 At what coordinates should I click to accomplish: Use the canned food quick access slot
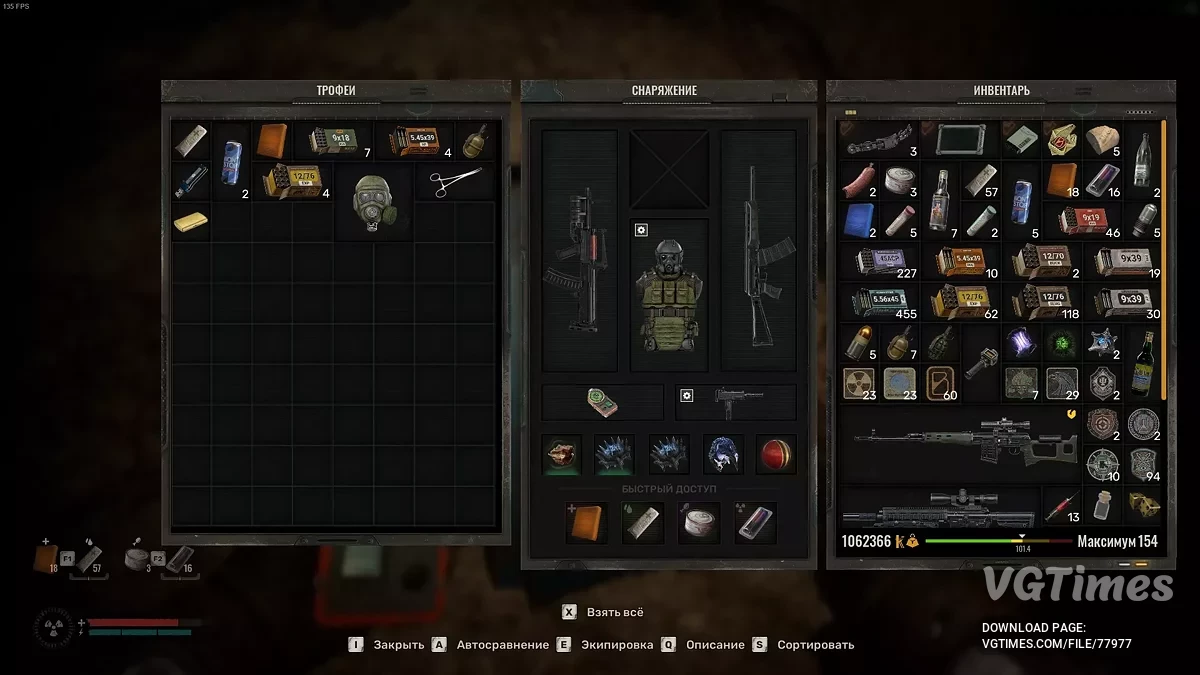coord(697,523)
